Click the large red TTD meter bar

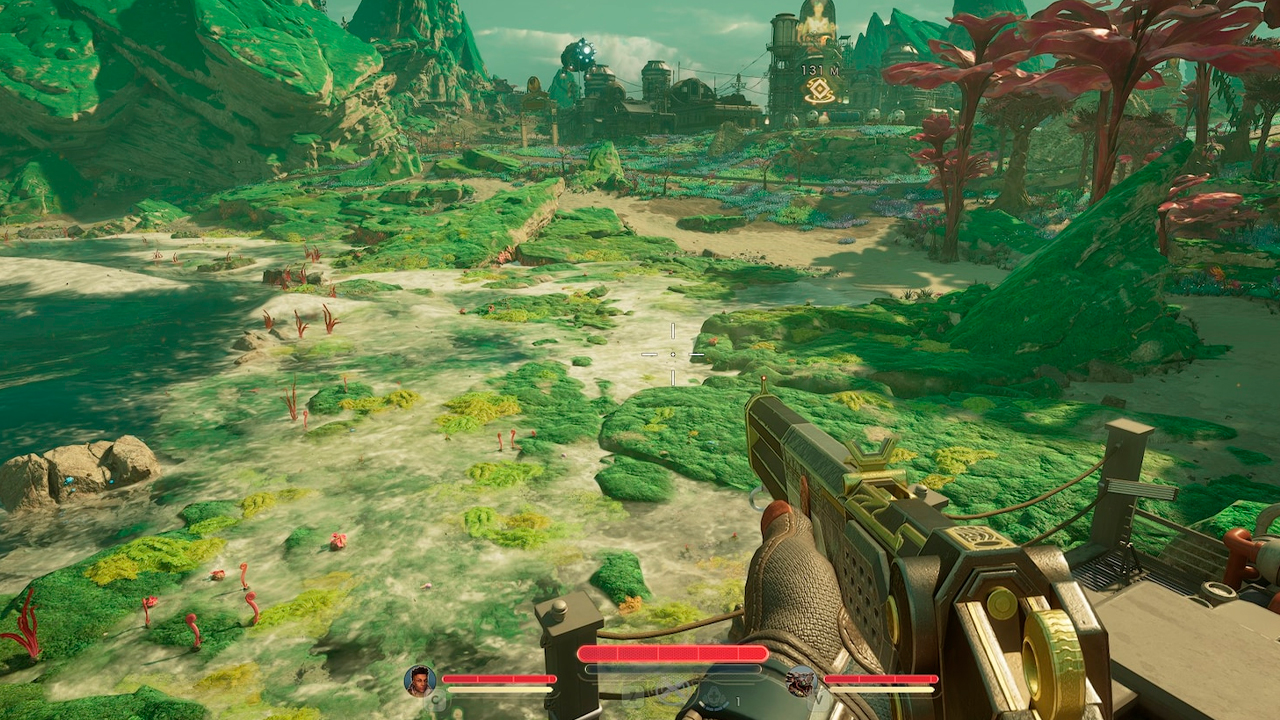coord(672,652)
